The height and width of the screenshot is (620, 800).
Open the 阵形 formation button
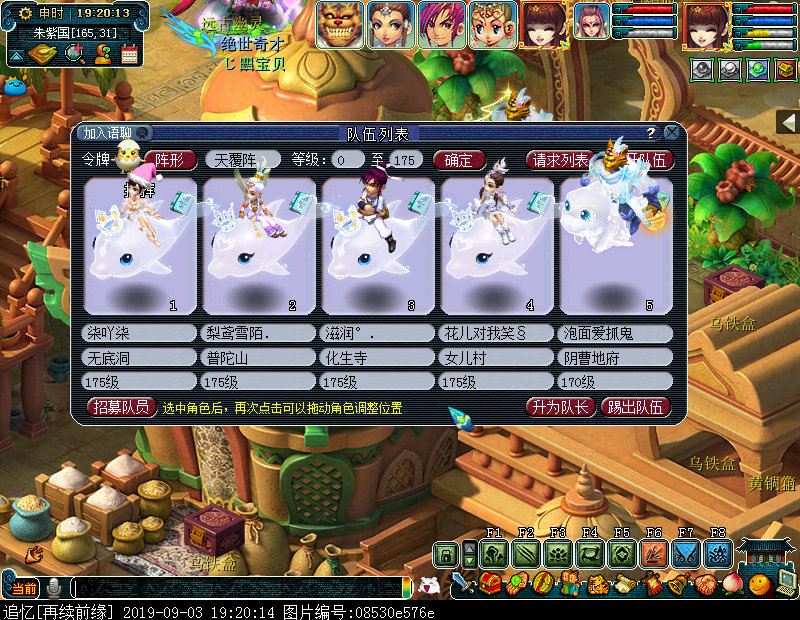[x=171, y=160]
